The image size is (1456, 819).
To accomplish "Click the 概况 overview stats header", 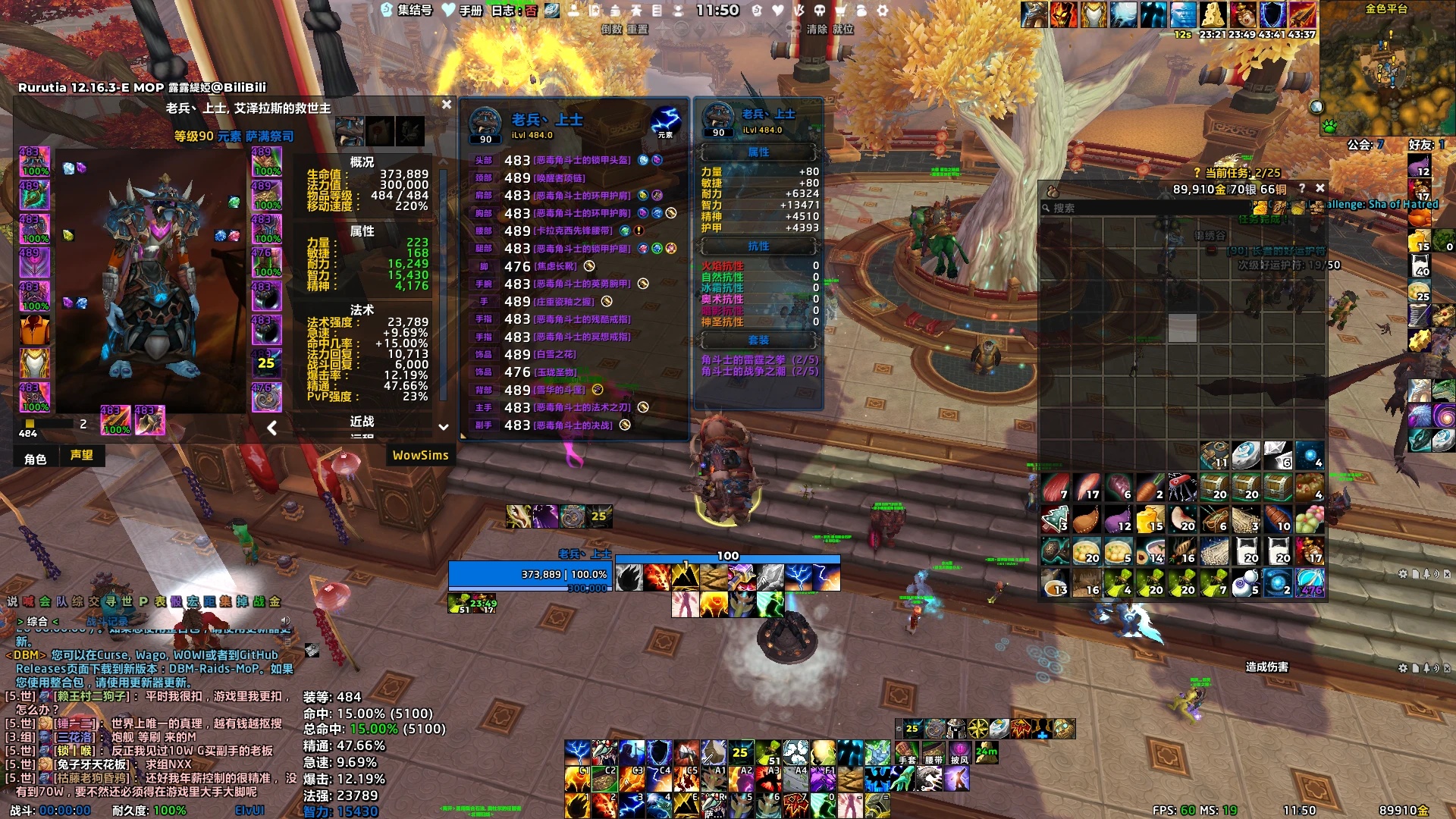I will 362,162.
